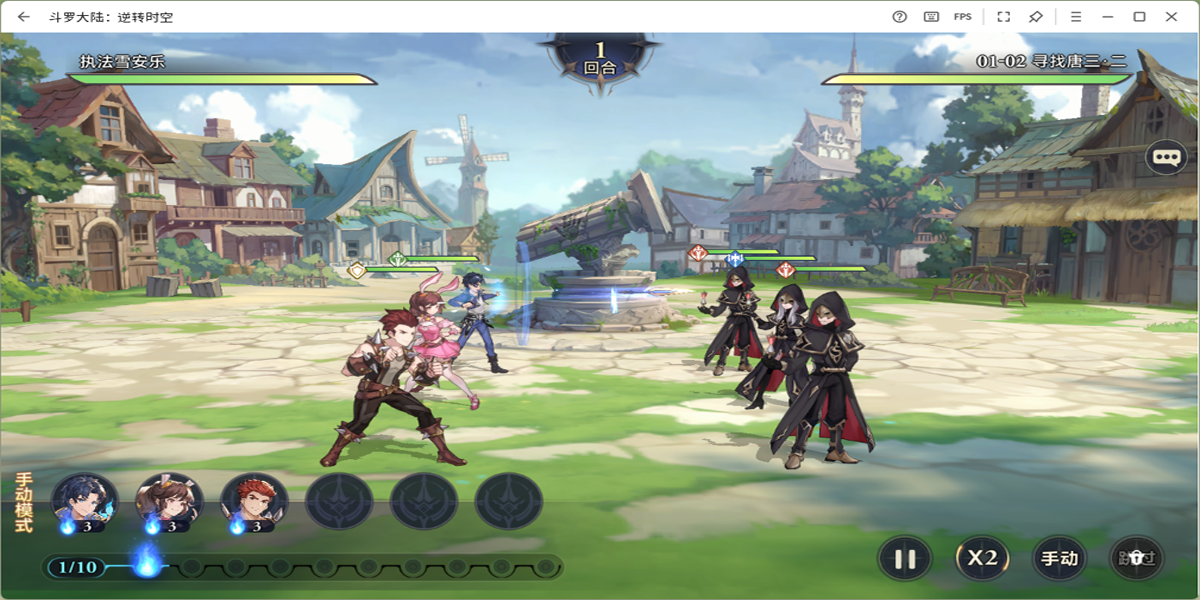Image resolution: width=1200 pixels, height=600 pixels.
Task: Click the locked 跳过 skip button
Action: click(1137, 559)
